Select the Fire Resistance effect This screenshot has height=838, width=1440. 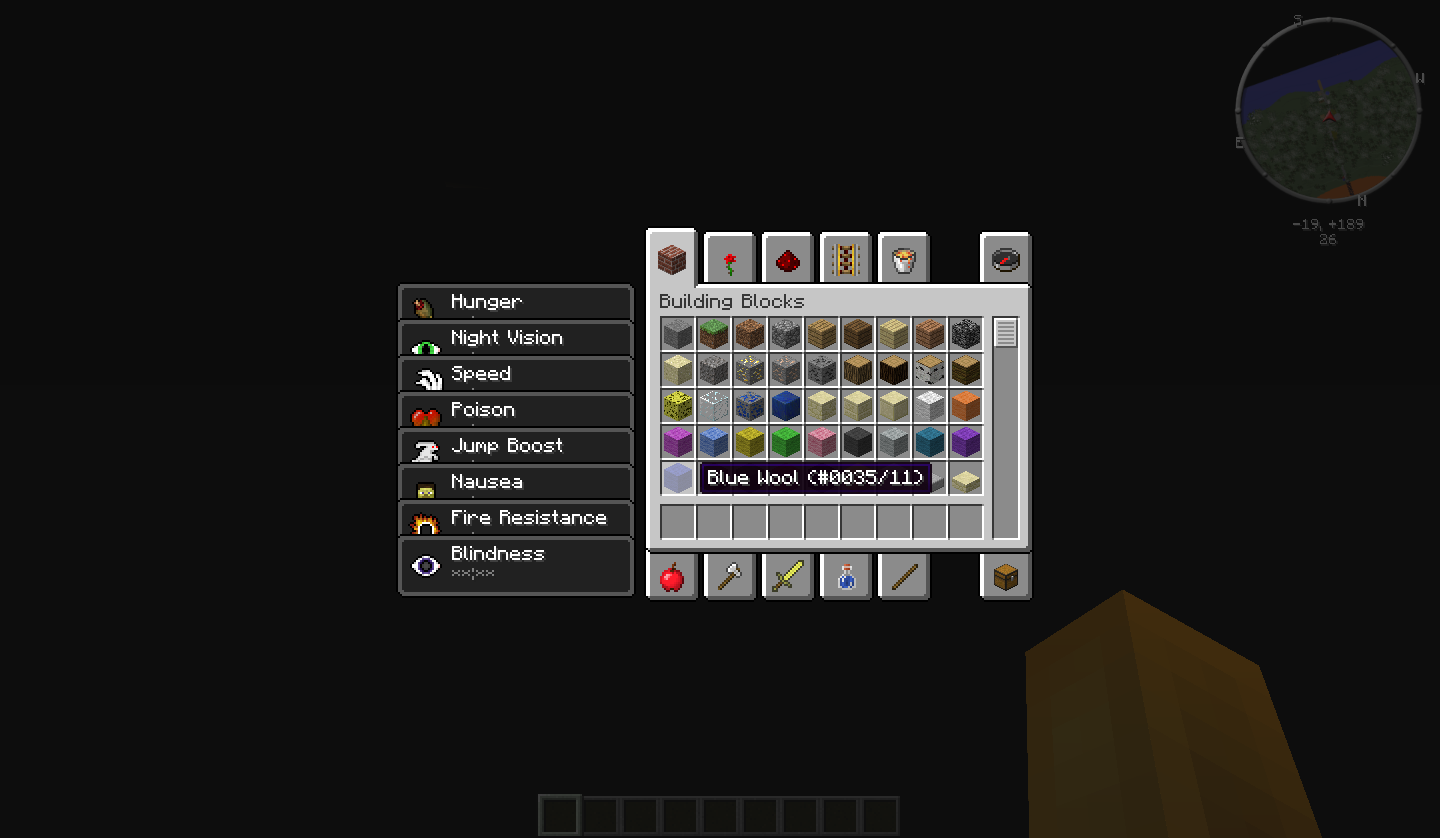515,518
